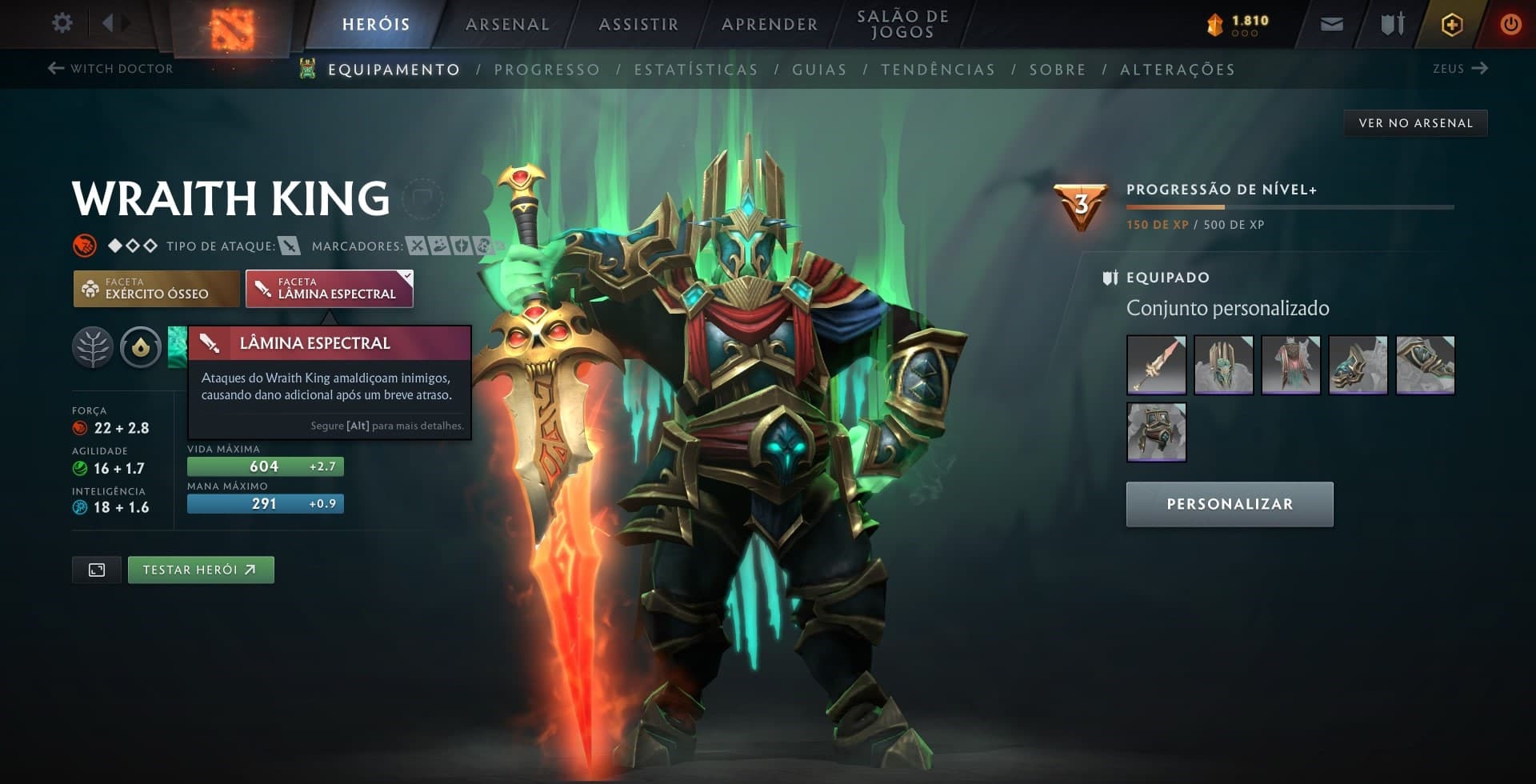Open the mail notifications envelope icon
The width and height of the screenshot is (1536, 784).
(1332, 23)
